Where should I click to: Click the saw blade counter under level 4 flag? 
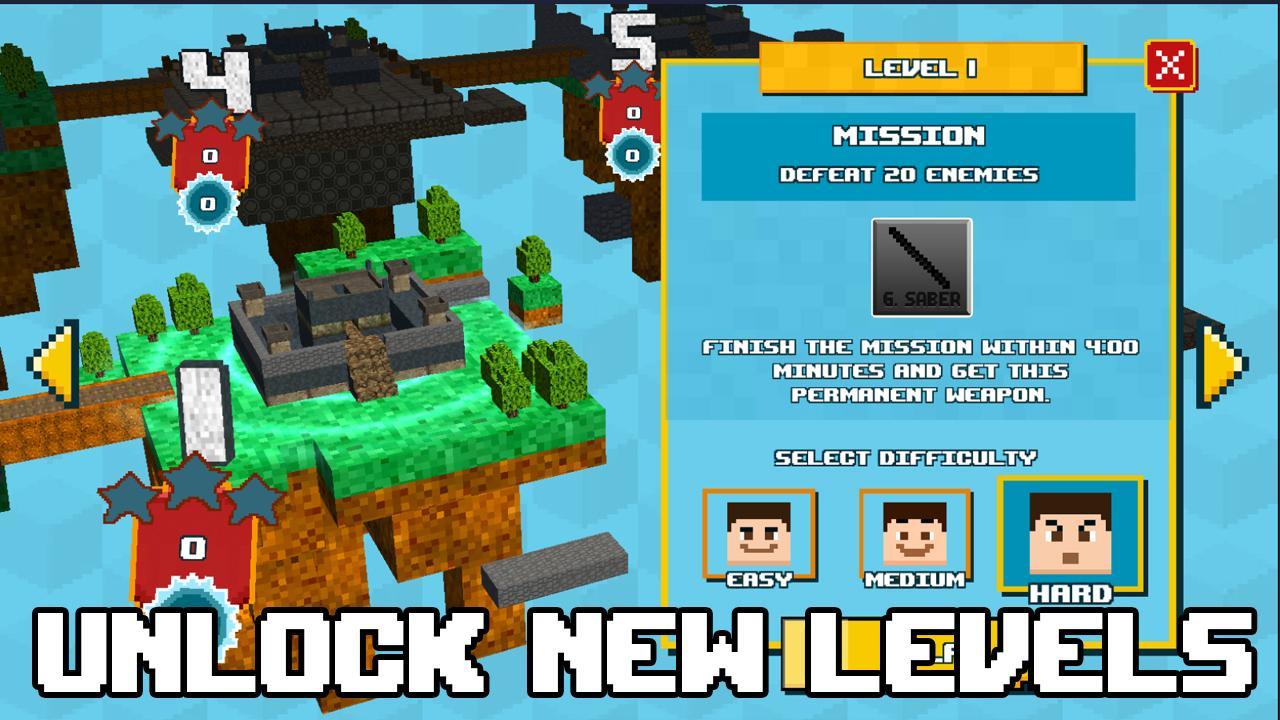[x=206, y=203]
